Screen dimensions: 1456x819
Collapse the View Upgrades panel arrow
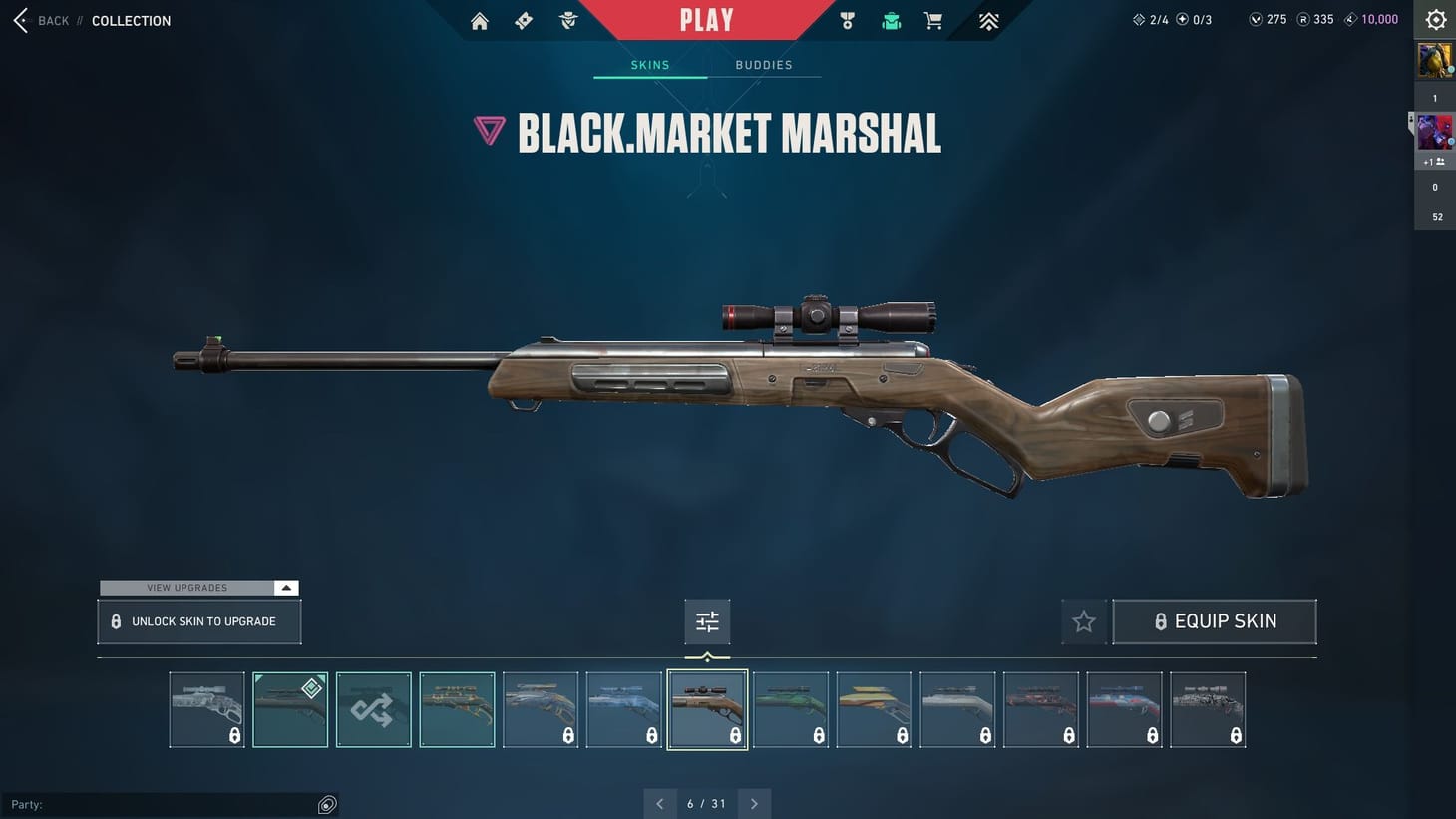tap(286, 588)
